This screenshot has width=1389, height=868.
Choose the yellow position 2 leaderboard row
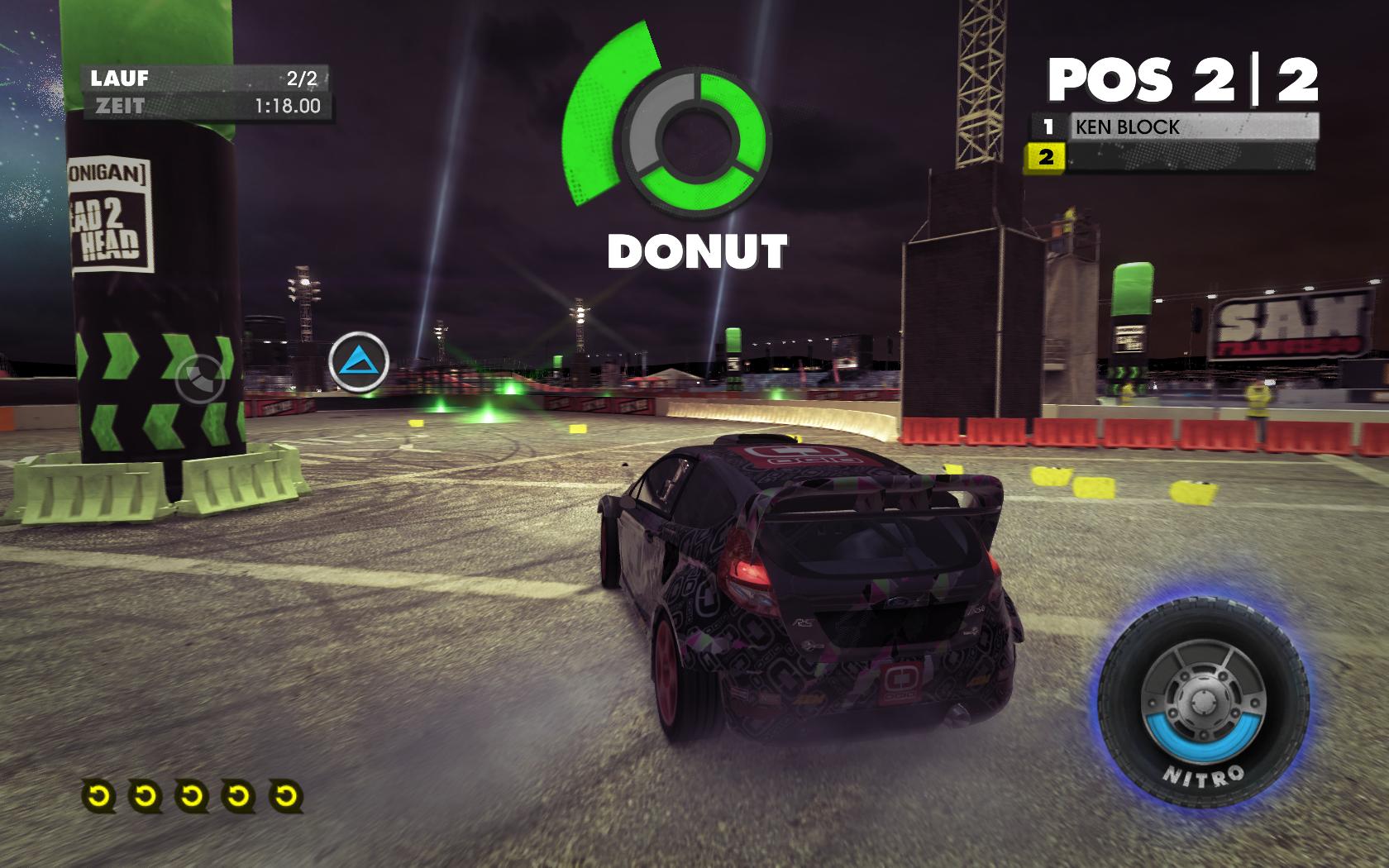point(1172,156)
